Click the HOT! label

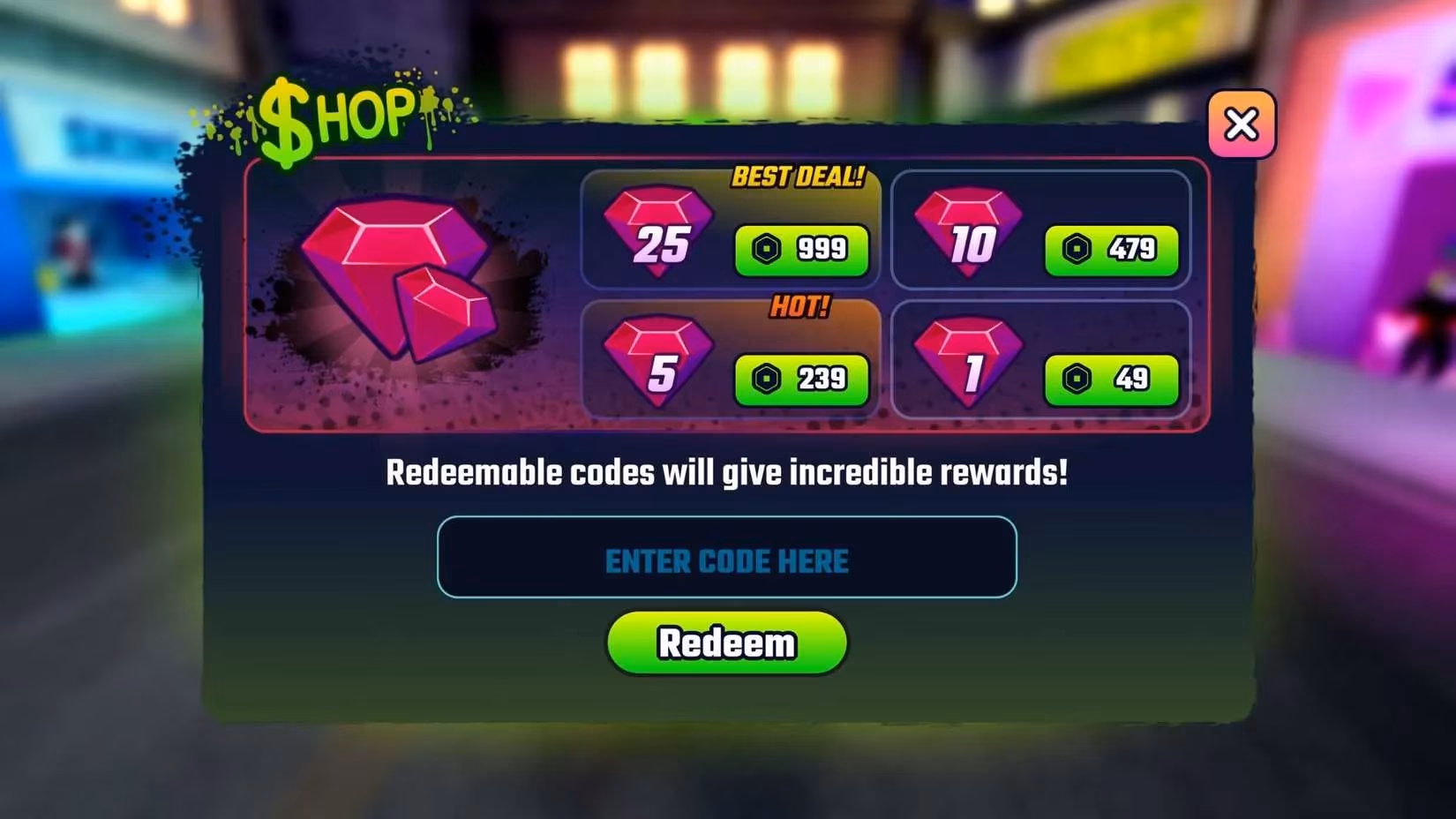(801, 308)
